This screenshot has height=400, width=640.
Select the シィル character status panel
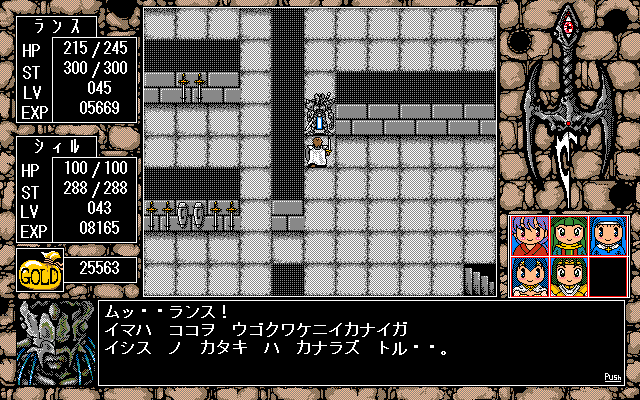click(x=77, y=189)
